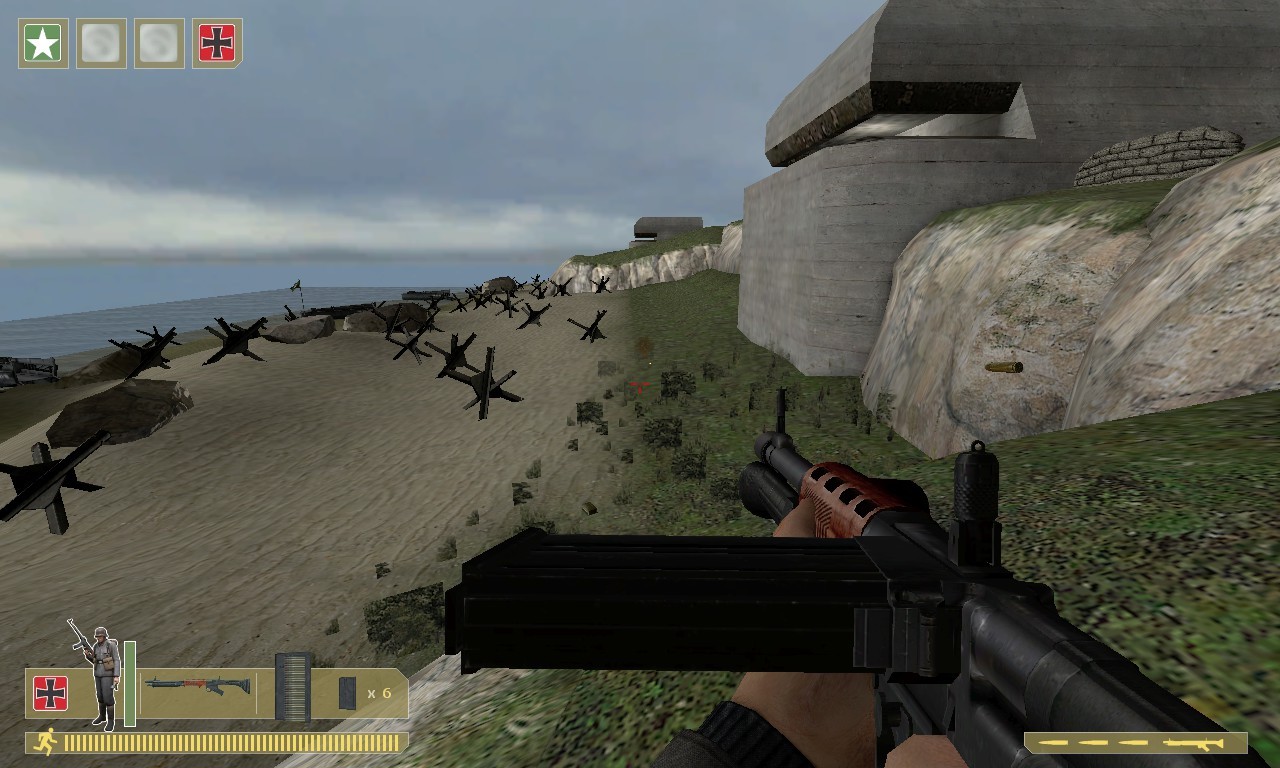Click the ammo belt icon in the HUD
This screenshot has width=1280, height=768.
[x=294, y=686]
